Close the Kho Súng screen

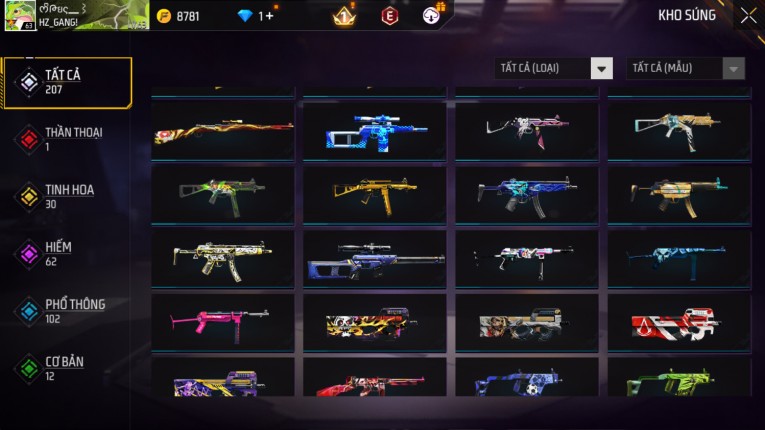748,15
